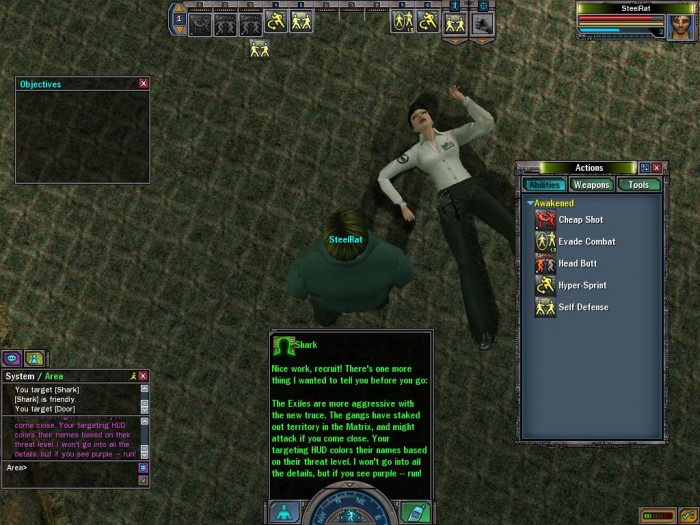Select the Abilities tab

544,185
